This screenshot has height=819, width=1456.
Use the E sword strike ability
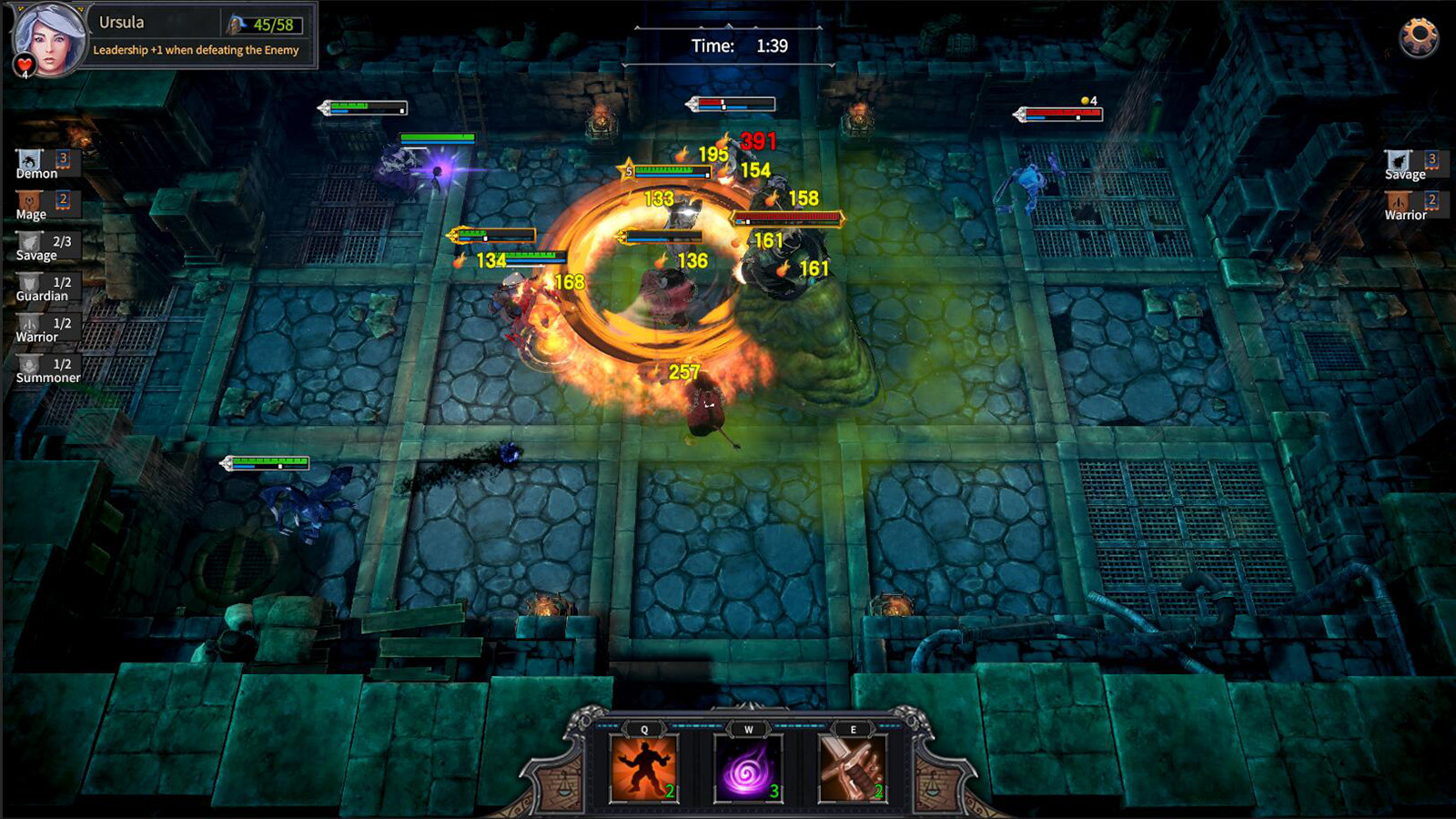(853, 769)
